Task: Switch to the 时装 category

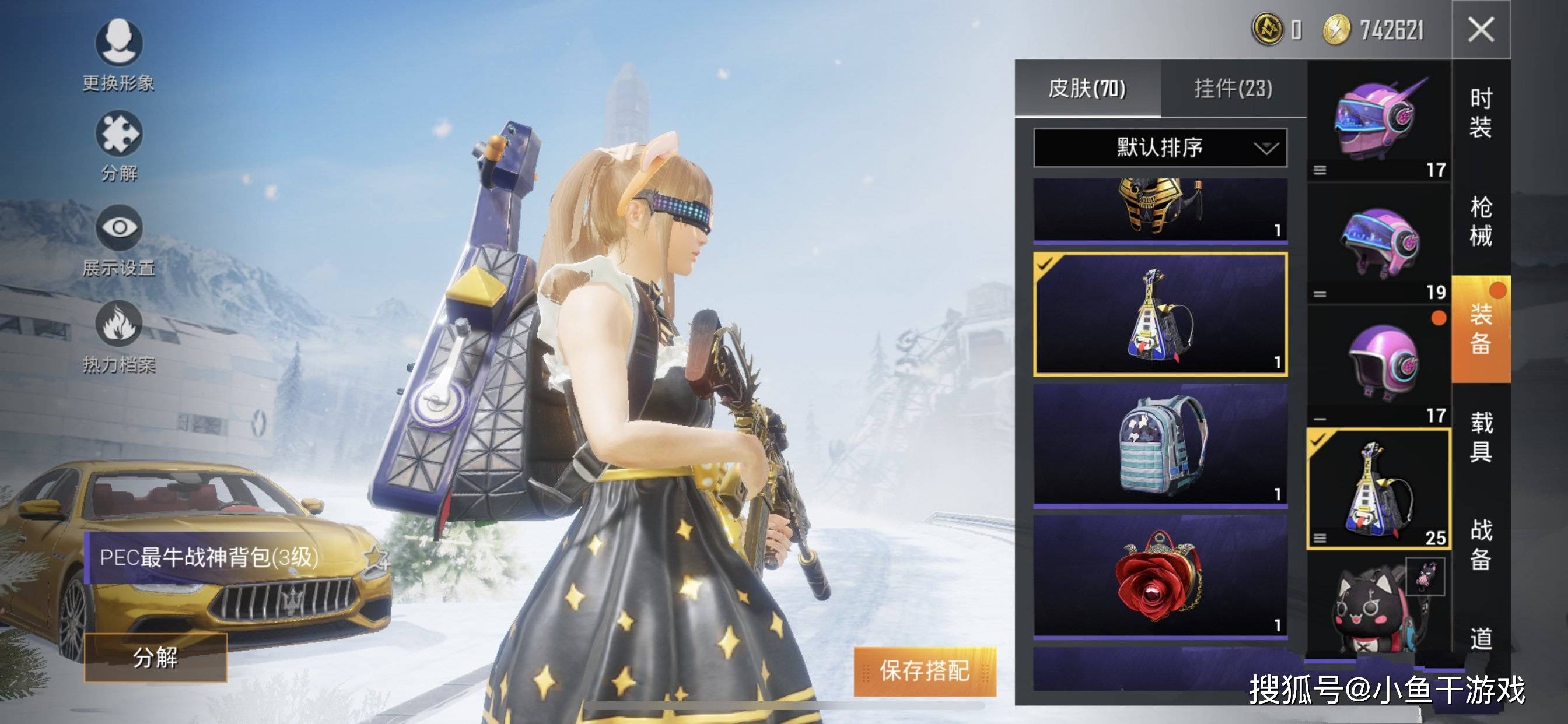Action: pos(1481,113)
